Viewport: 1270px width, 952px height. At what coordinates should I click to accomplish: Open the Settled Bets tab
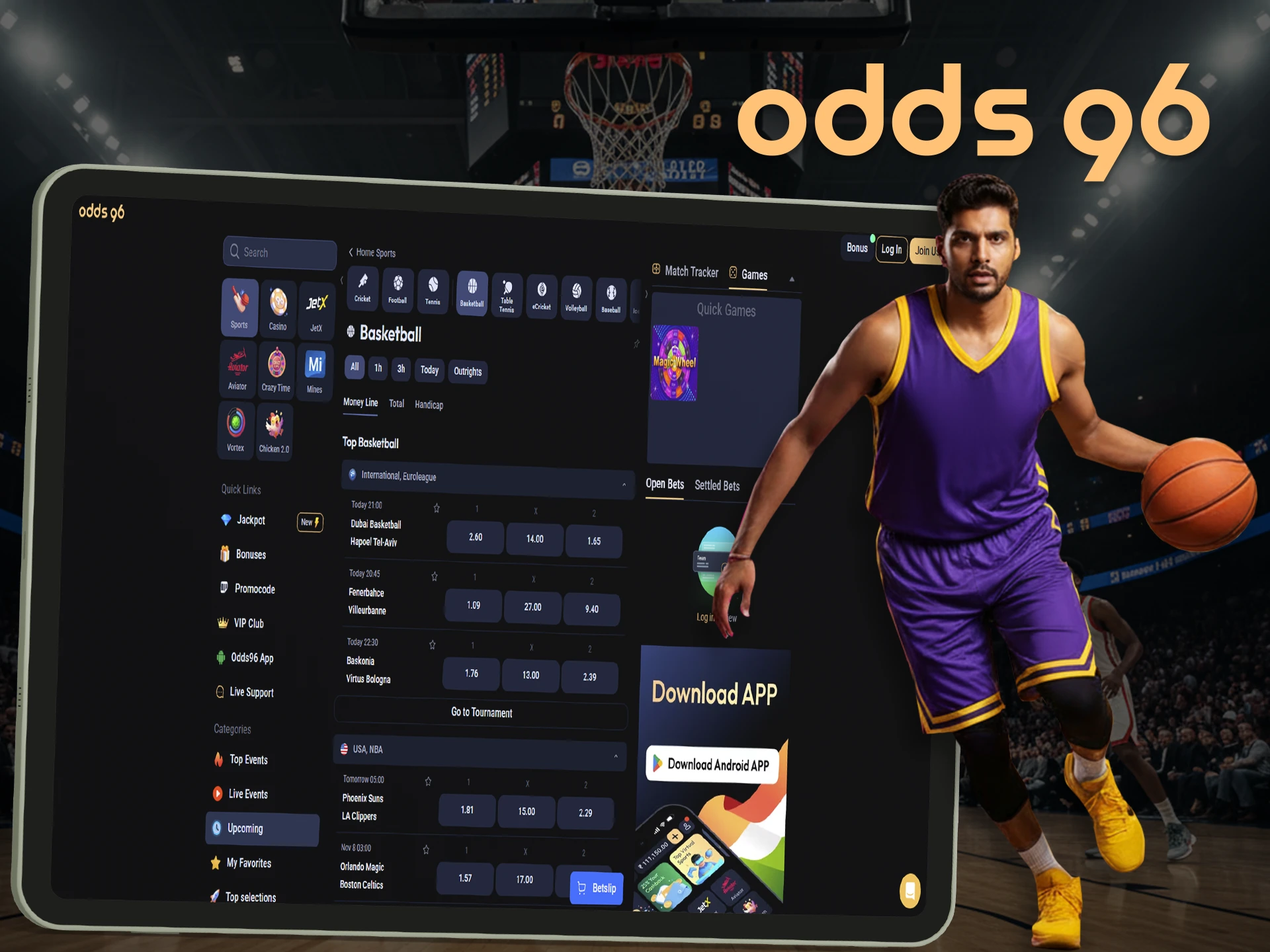(x=717, y=485)
